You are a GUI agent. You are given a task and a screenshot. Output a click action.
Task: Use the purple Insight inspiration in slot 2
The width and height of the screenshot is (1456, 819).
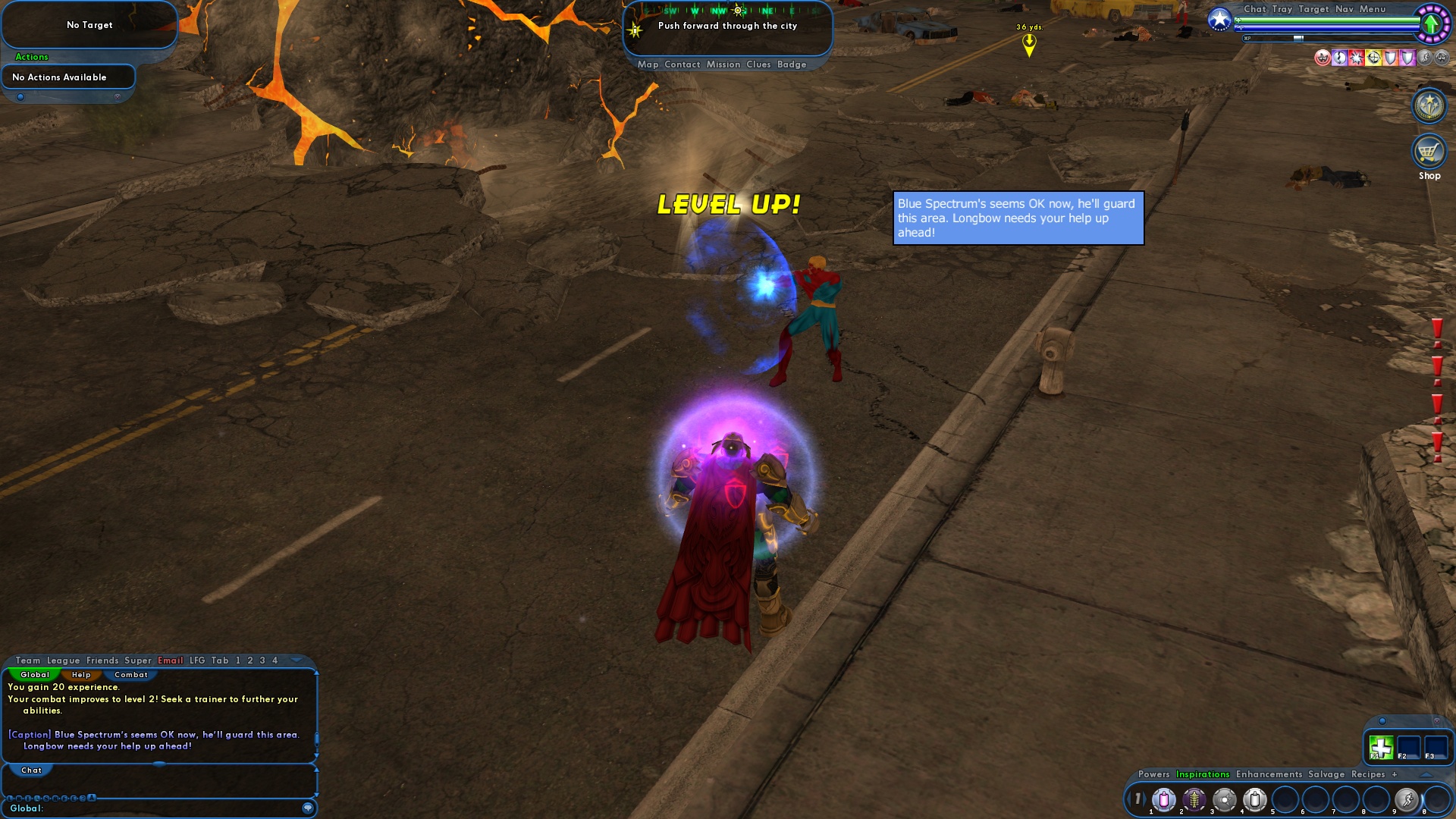coord(1194,800)
